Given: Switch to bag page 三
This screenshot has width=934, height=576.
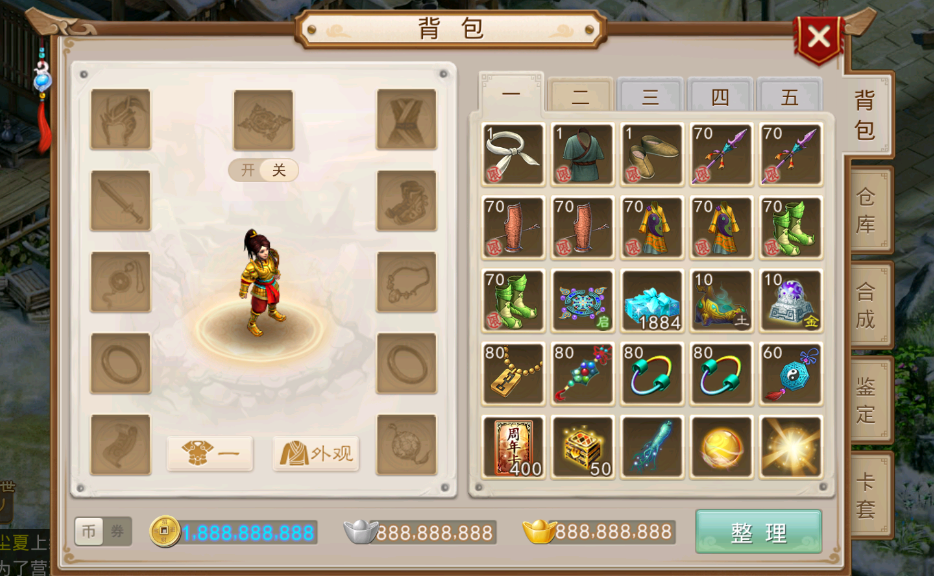Looking at the screenshot, I should click(x=650, y=97).
